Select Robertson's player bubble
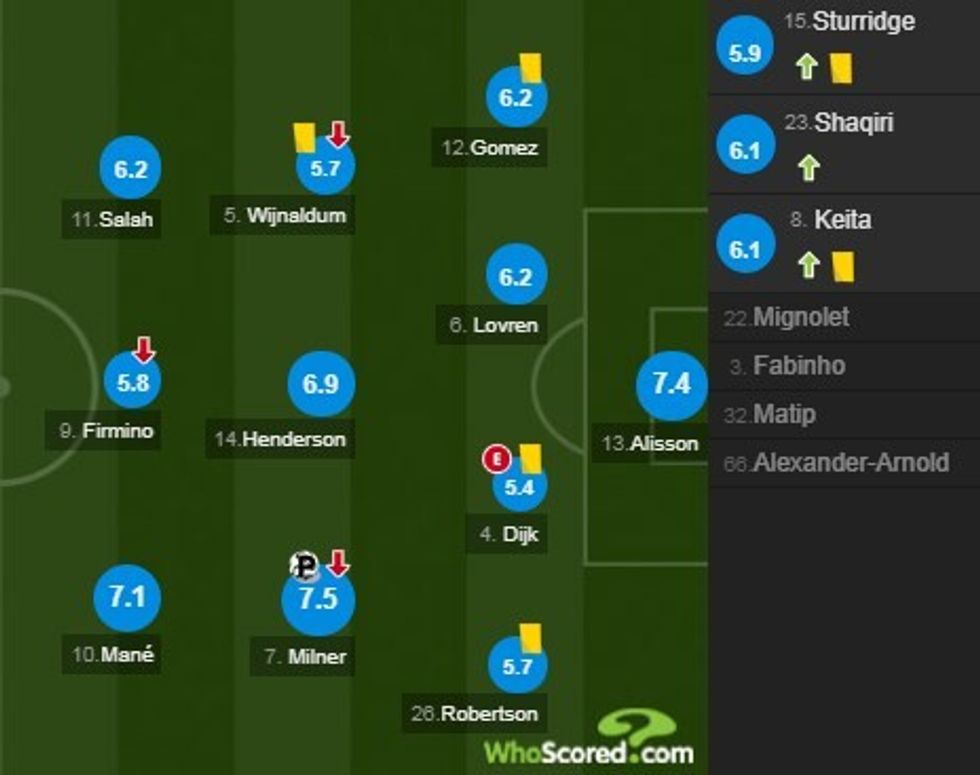Viewport: 980px width, 775px height. (x=517, y=664)
